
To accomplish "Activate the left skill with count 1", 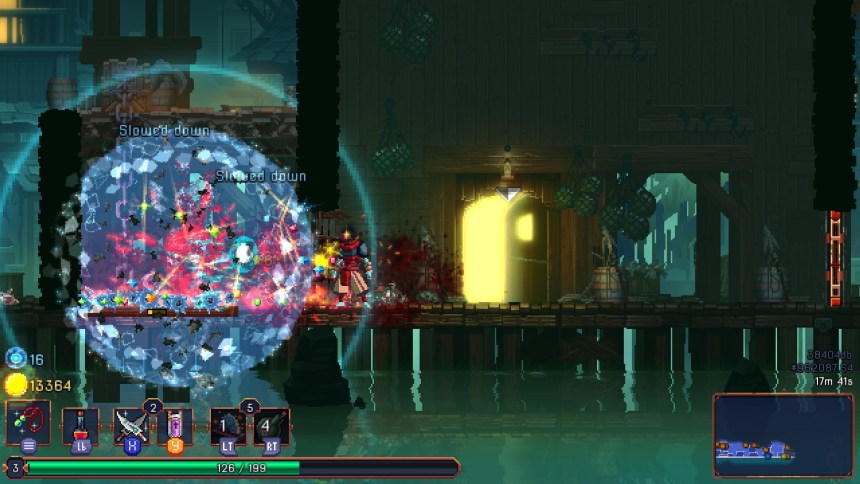I will click(x=228, y=426).
